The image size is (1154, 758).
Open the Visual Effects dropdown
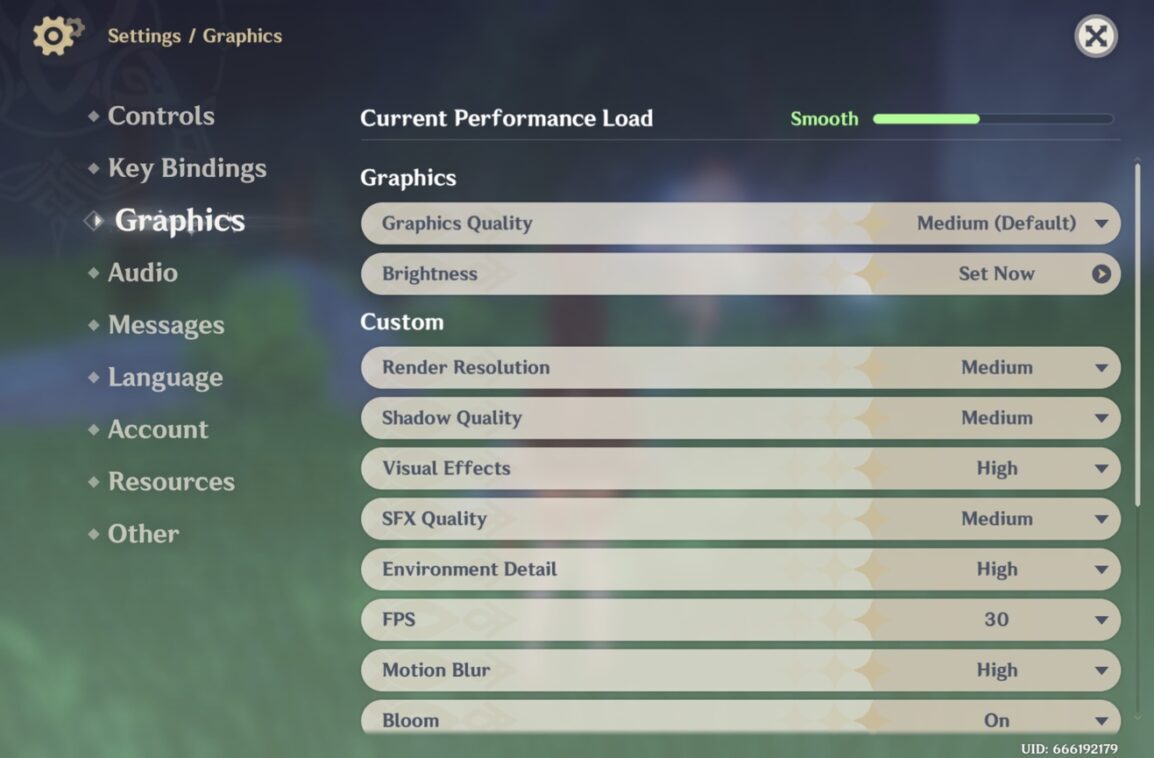1010,469
